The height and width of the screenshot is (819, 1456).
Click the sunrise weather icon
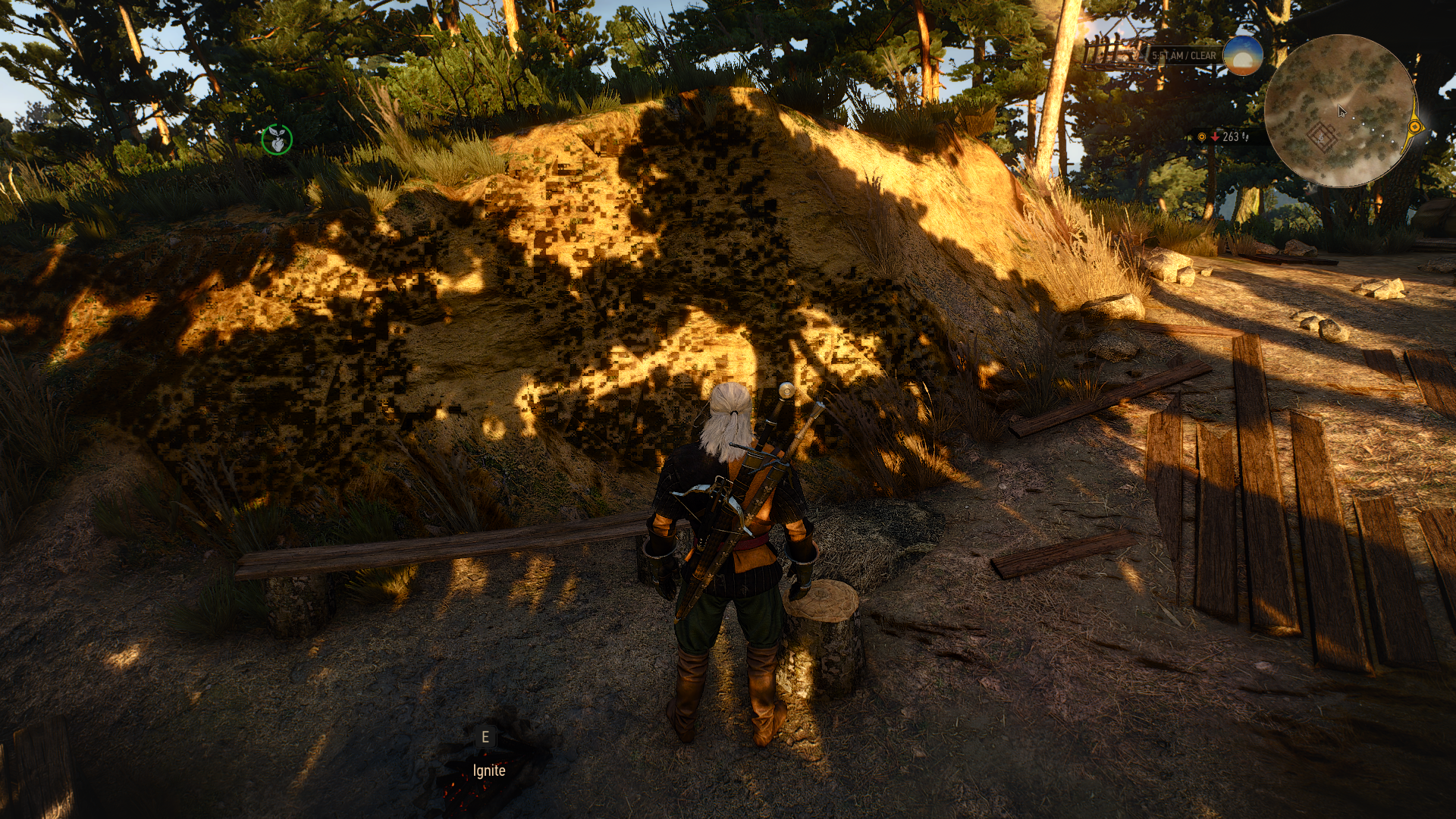[x=1243, y=55]
